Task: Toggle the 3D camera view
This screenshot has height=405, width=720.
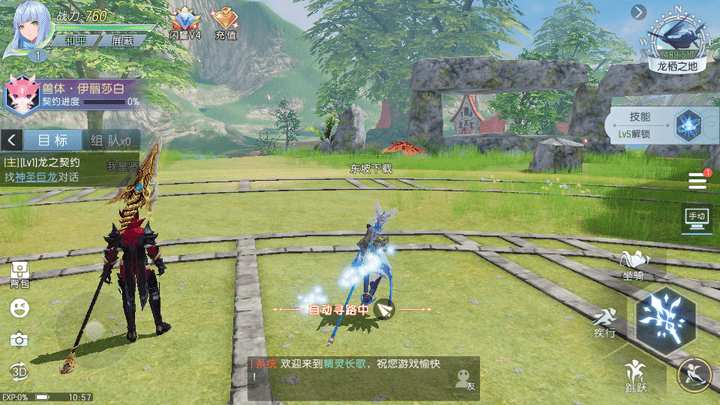Action: 19,372
